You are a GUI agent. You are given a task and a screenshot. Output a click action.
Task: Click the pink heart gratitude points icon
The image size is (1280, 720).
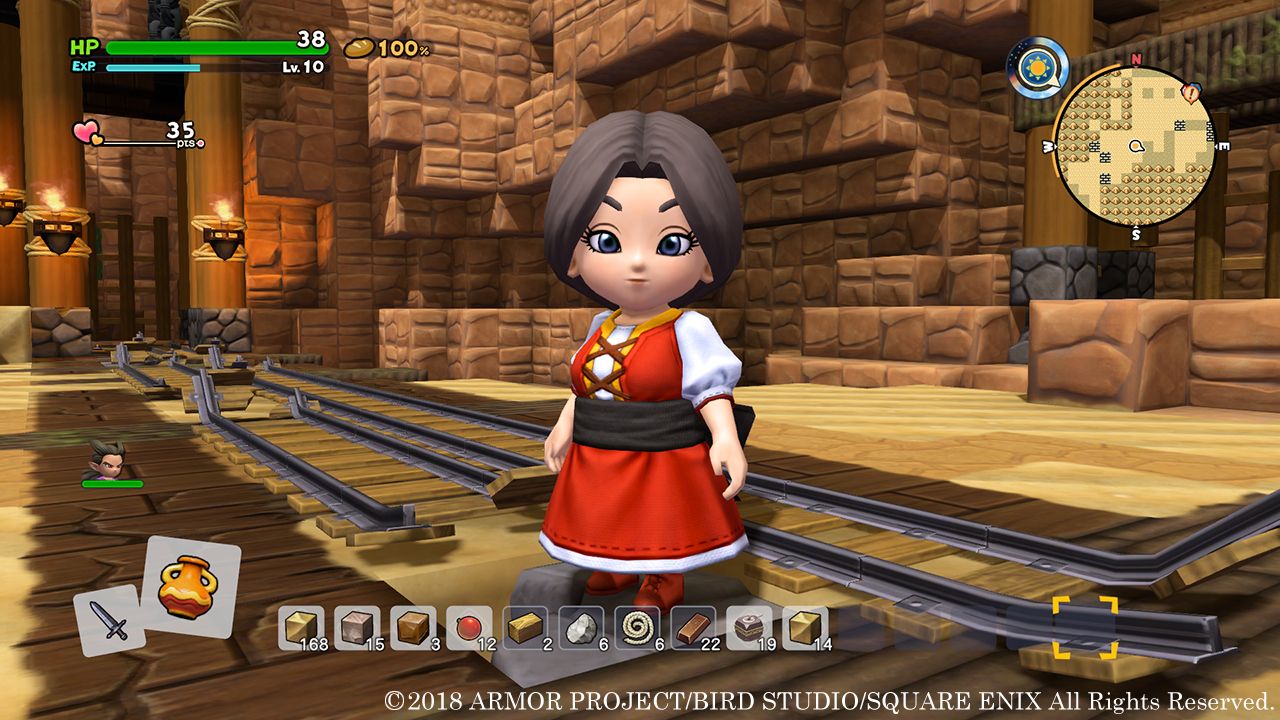[x=87, y=133]
